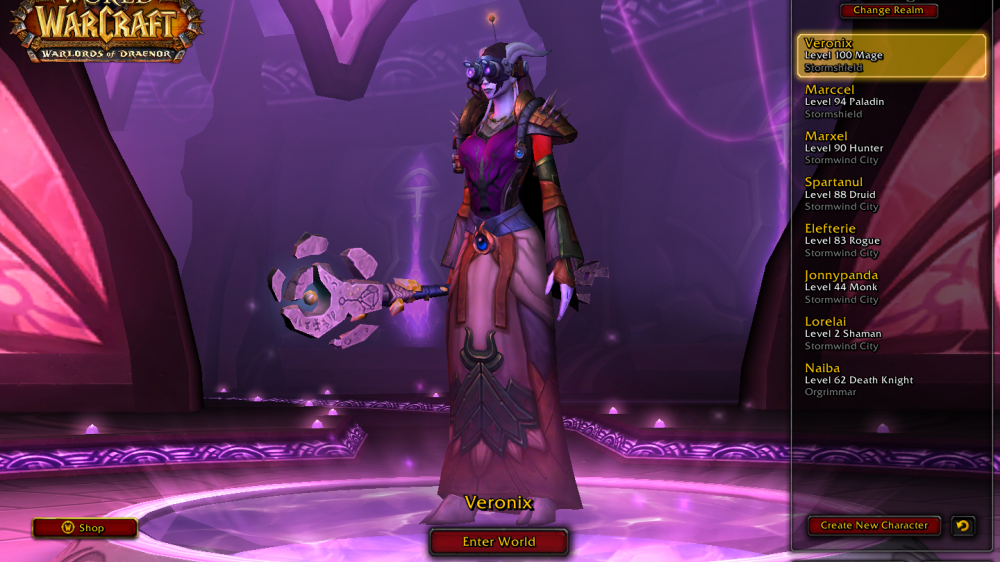The height and width of the screenshot is (562, 1000).
Task: Select Lorelai the Level 2 Shaman
Action: pyautogui.click(x=892, y=333)
